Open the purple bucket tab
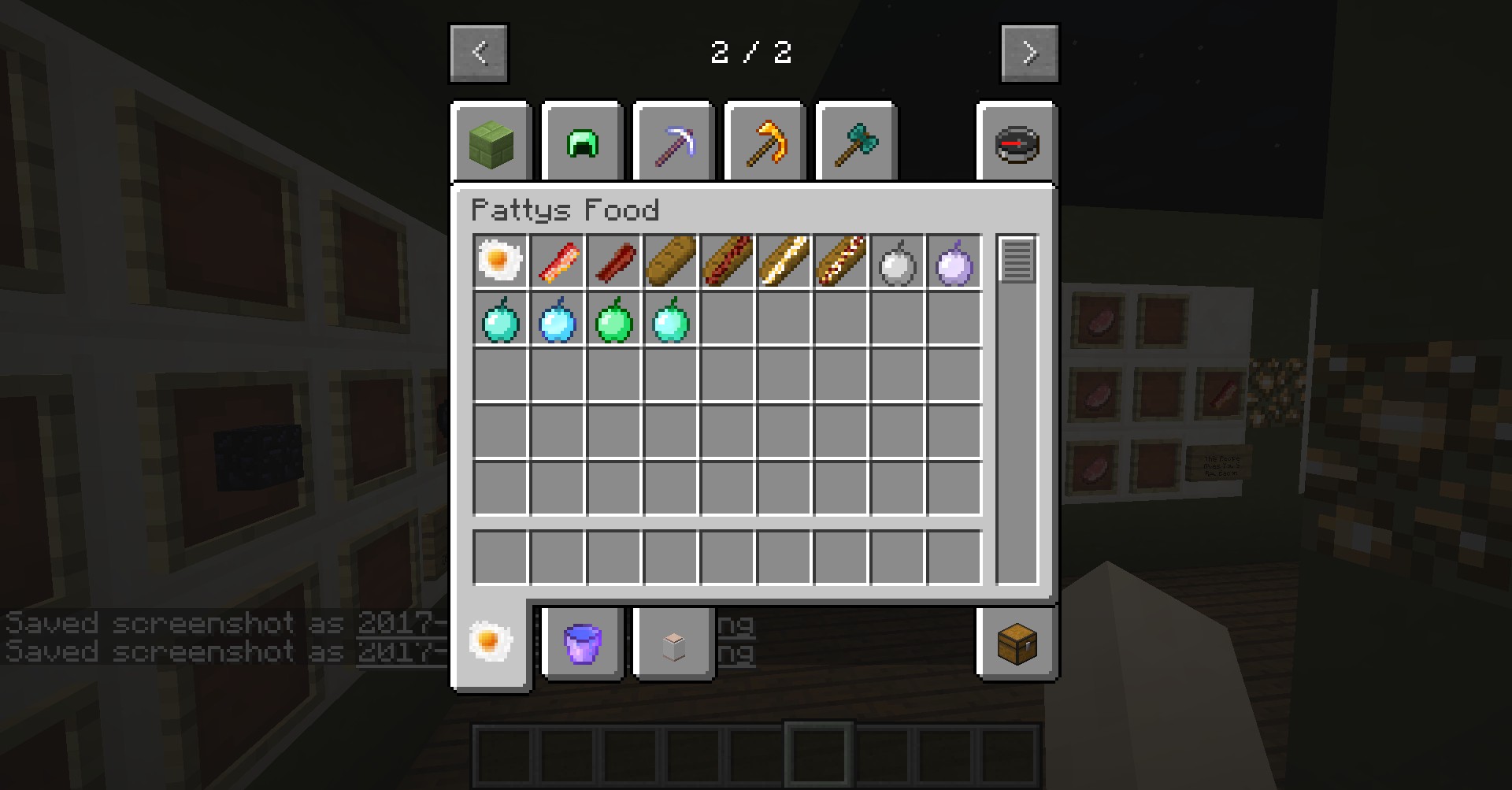This screenshot has height=790, width=1512. [x=583, y=643]
